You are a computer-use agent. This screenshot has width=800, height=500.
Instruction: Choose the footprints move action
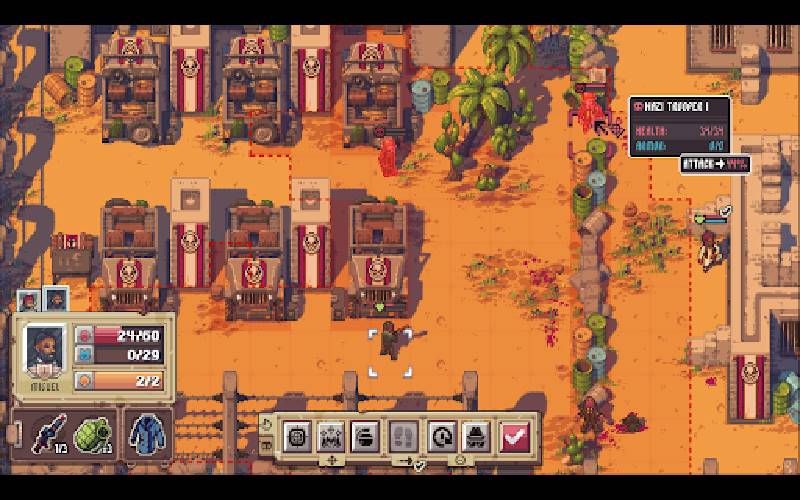tap(400, 435)
